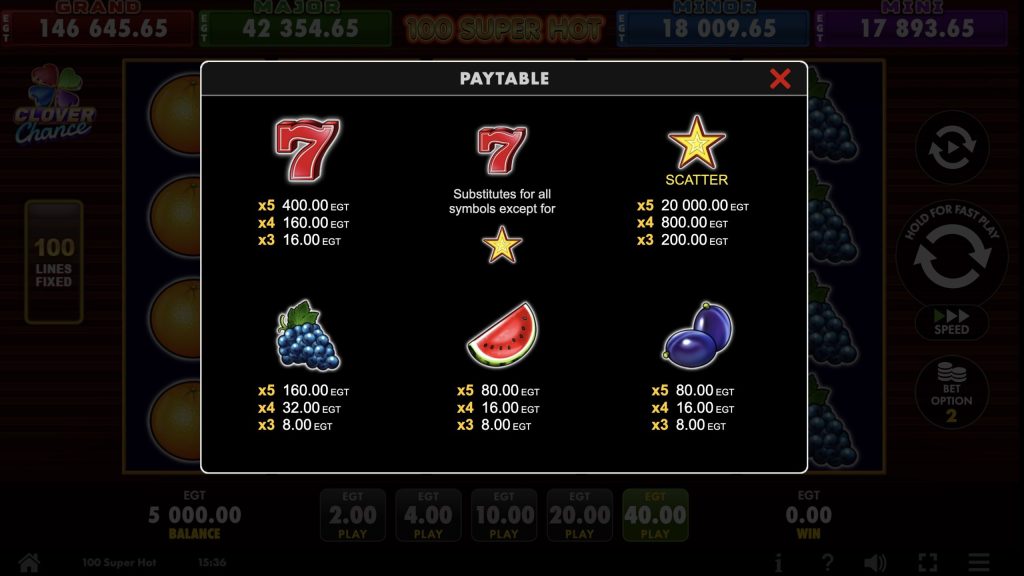Open the help question mark

pyautogui.click(x=827, y=563)
